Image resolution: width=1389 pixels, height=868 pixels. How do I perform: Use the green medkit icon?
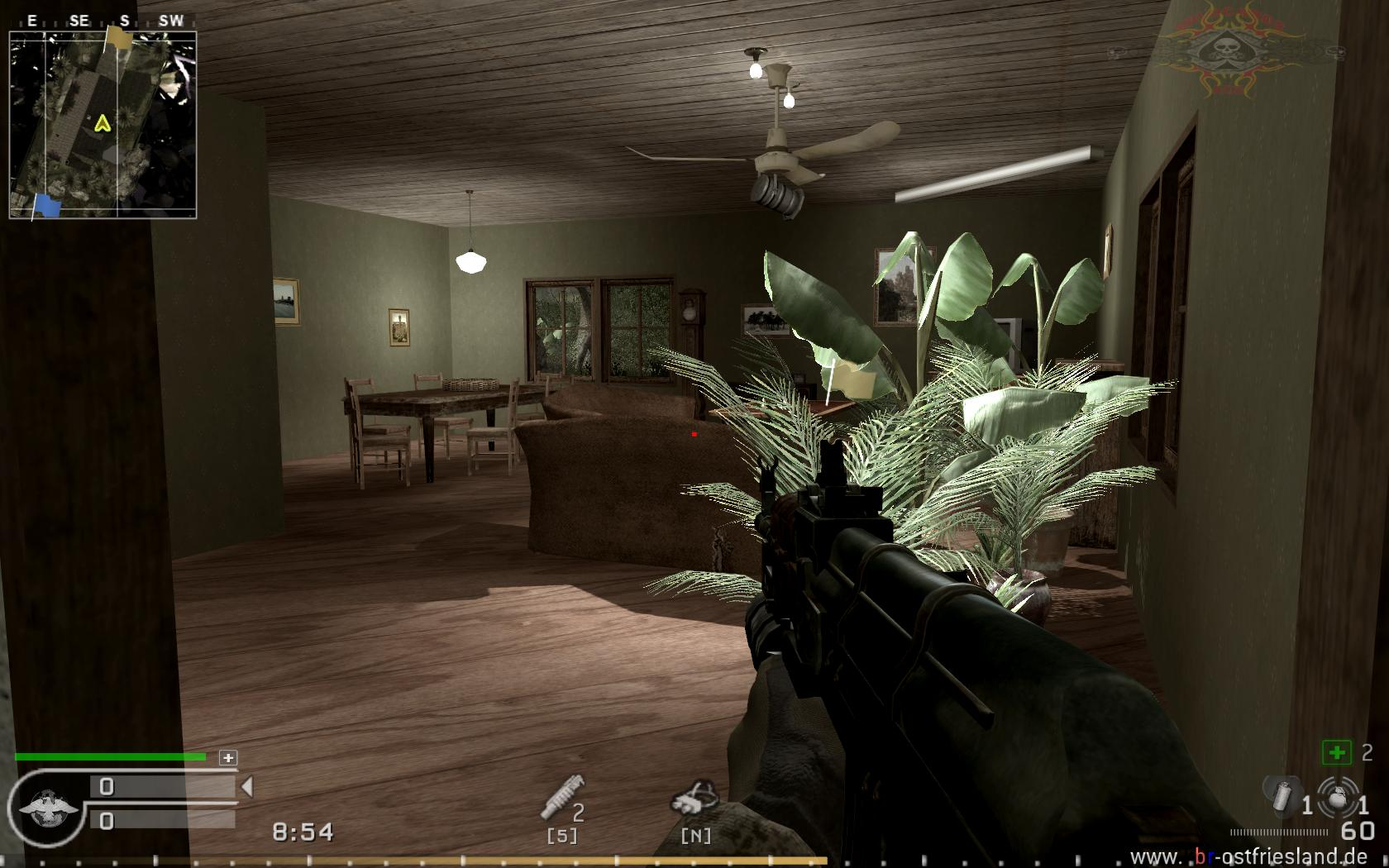click(x=1336, y=752)
